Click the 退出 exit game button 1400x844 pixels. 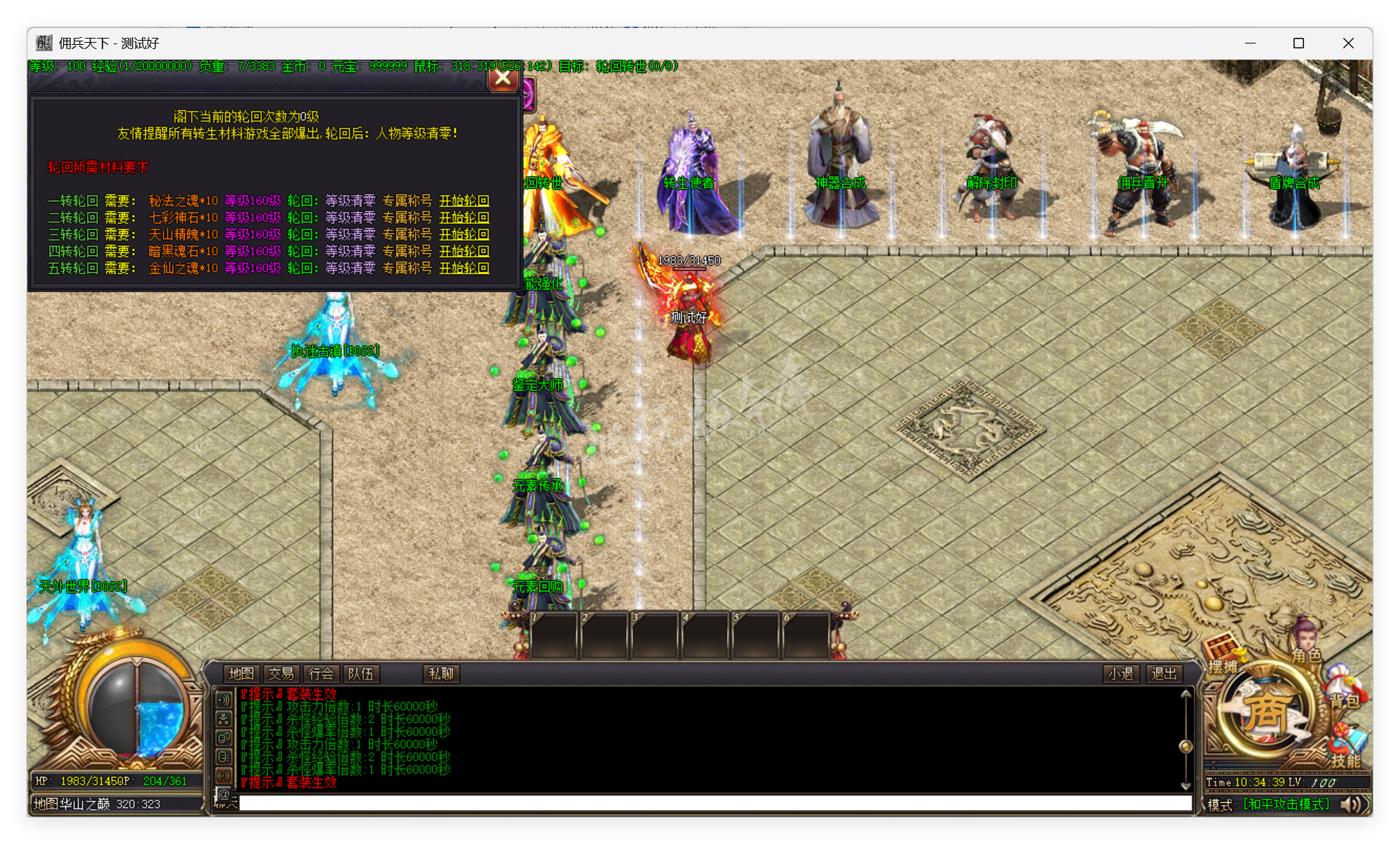point(1164,674)
